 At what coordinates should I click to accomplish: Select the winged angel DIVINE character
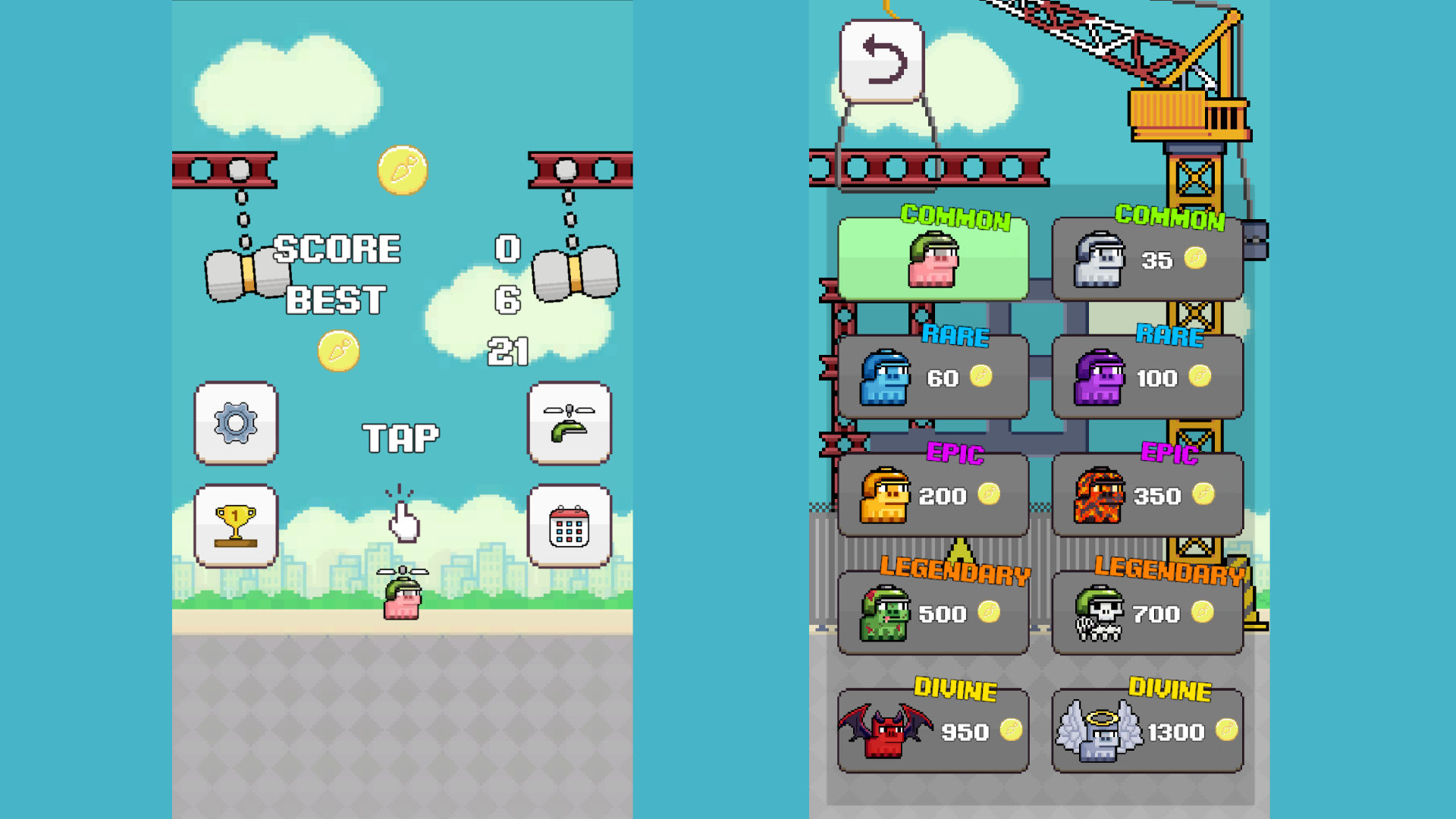click(1147, 730)
